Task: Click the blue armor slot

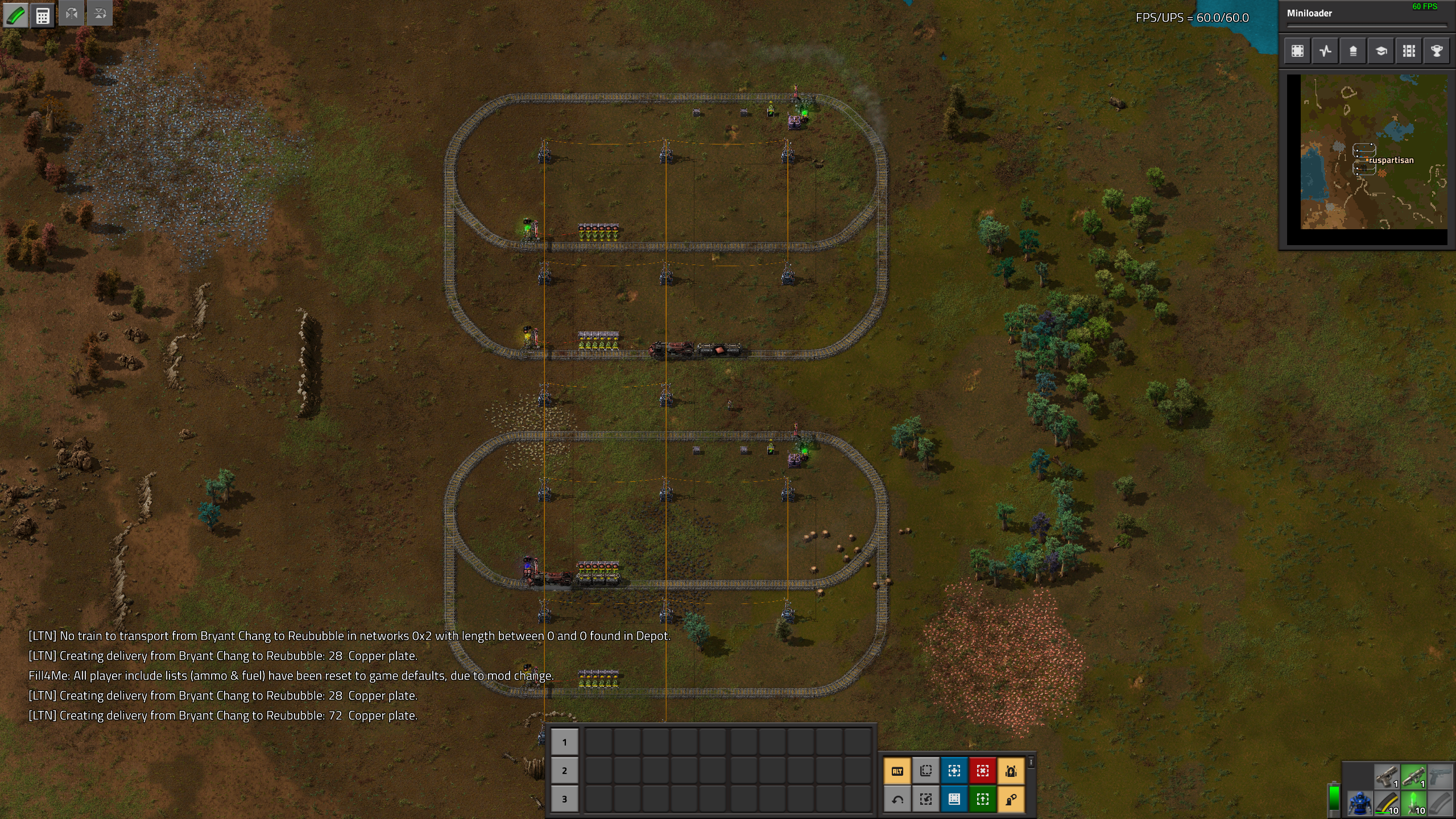Action: click(x=1359, y=804)
